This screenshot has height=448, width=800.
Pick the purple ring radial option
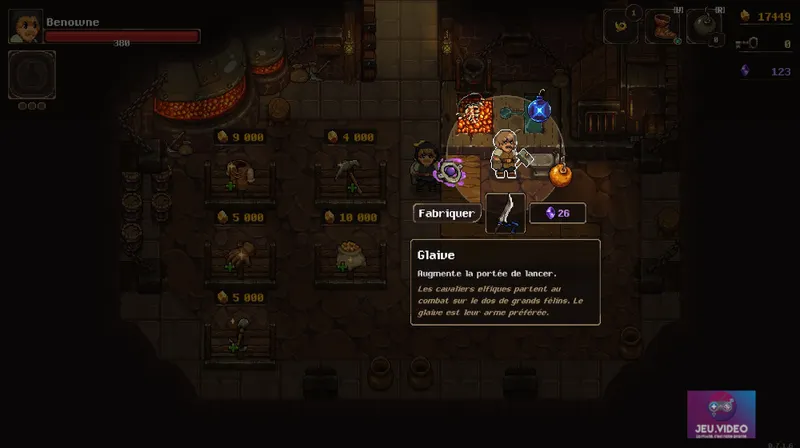coord(451,173)
